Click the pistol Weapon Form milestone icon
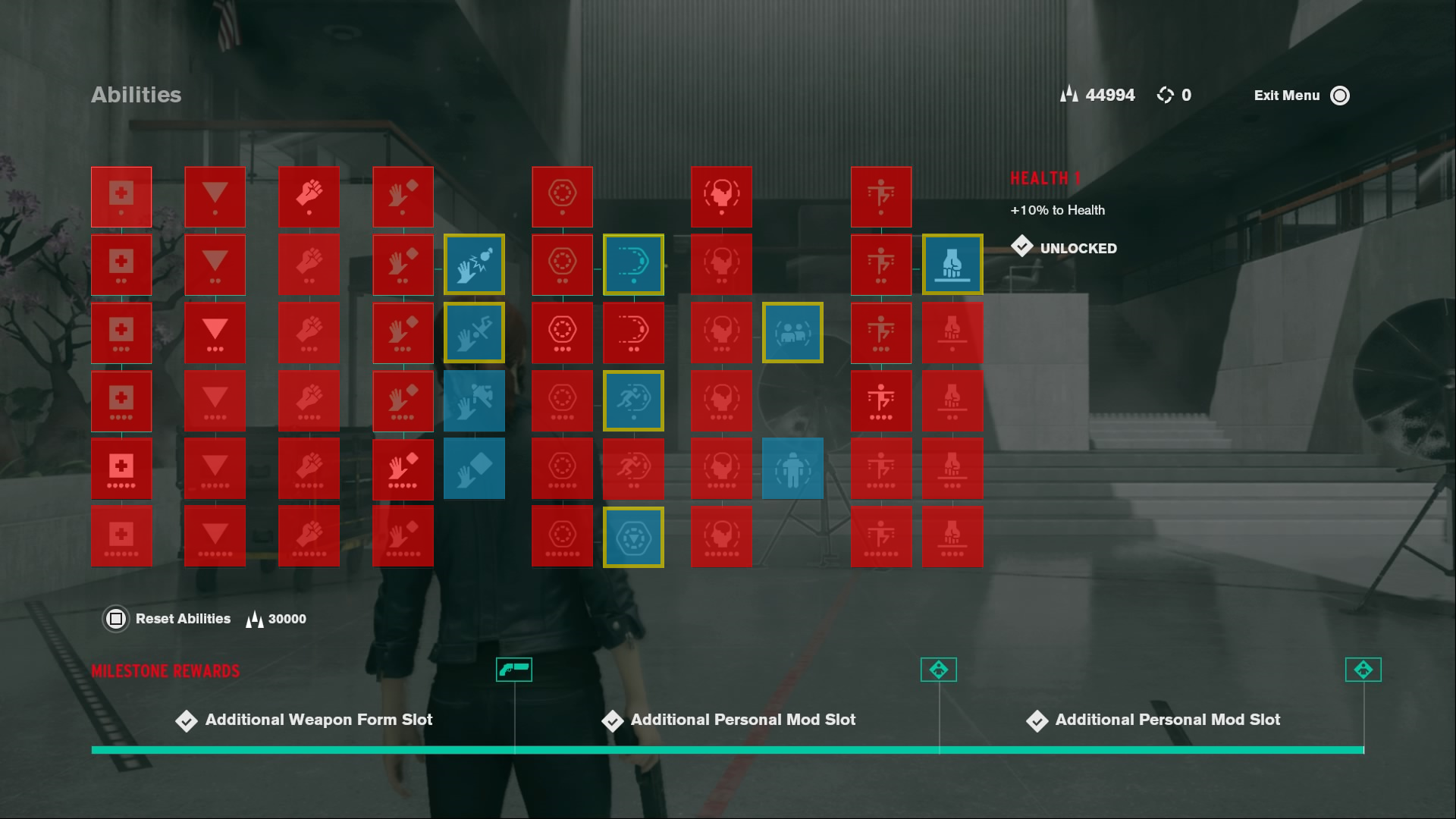Screen dimensions: 1456x819 514,670
